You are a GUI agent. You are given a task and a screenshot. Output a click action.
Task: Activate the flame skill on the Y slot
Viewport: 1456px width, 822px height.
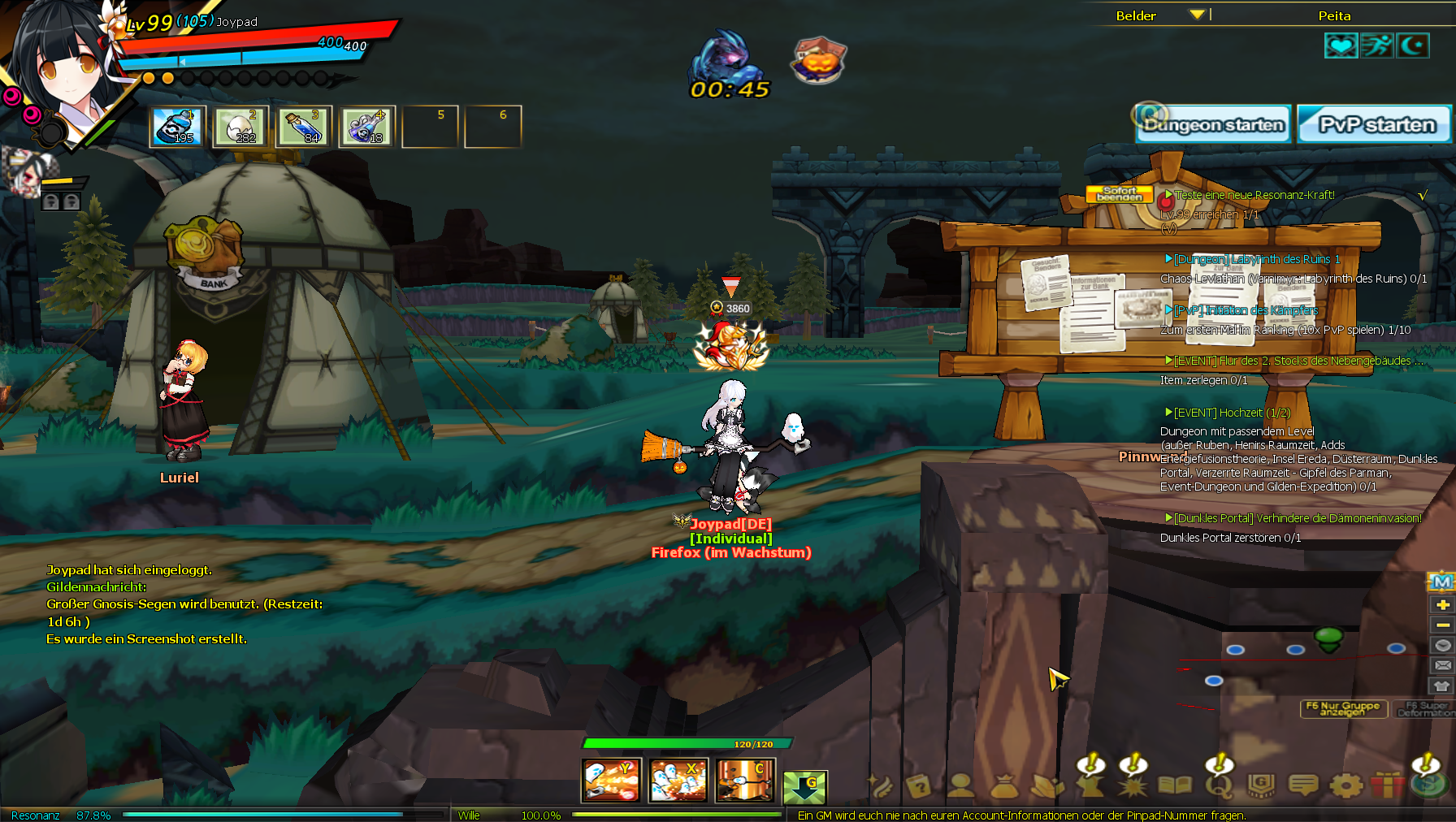(x=612, y=781)
